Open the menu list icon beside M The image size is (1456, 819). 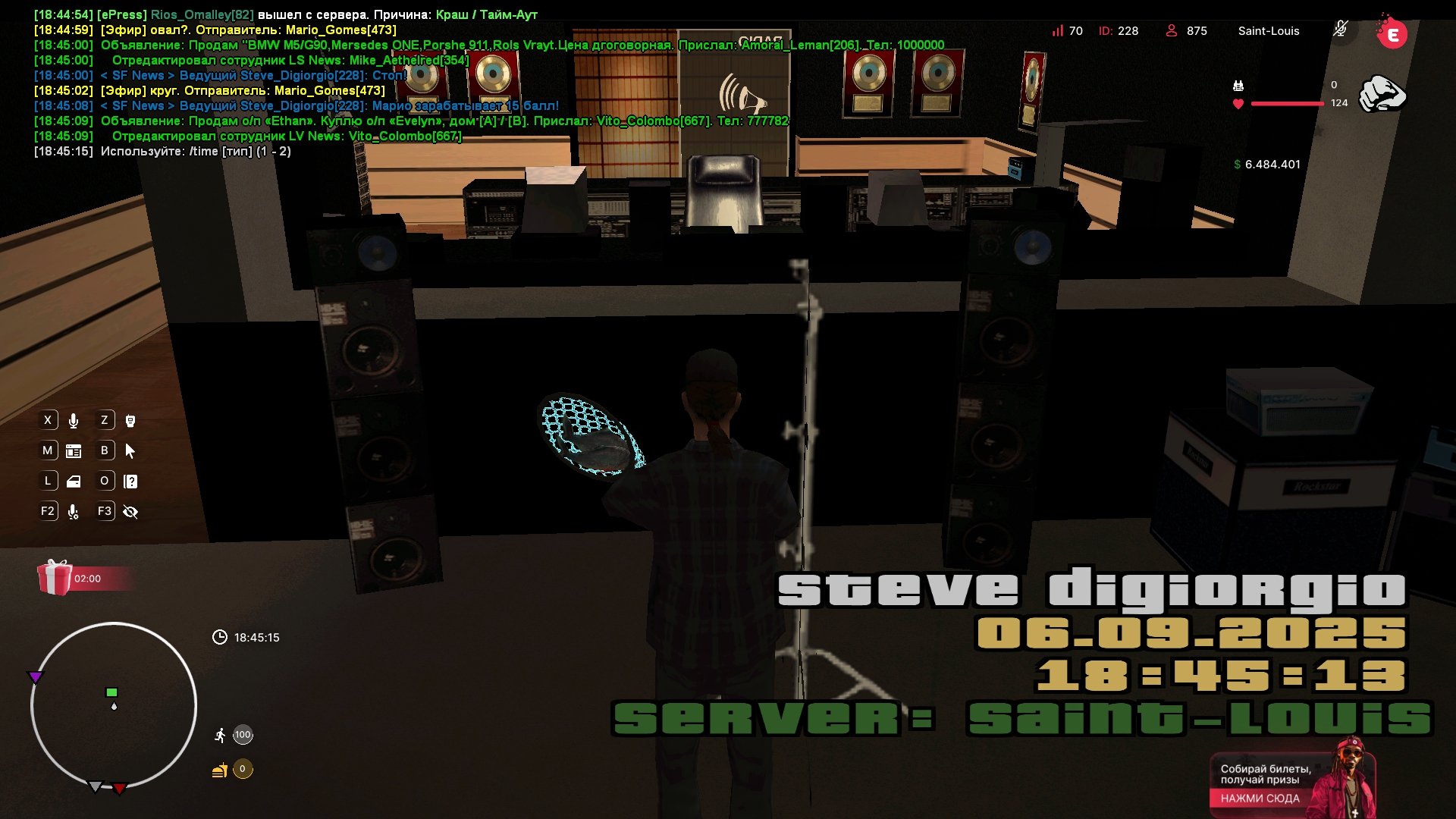[x=74, y=451]
